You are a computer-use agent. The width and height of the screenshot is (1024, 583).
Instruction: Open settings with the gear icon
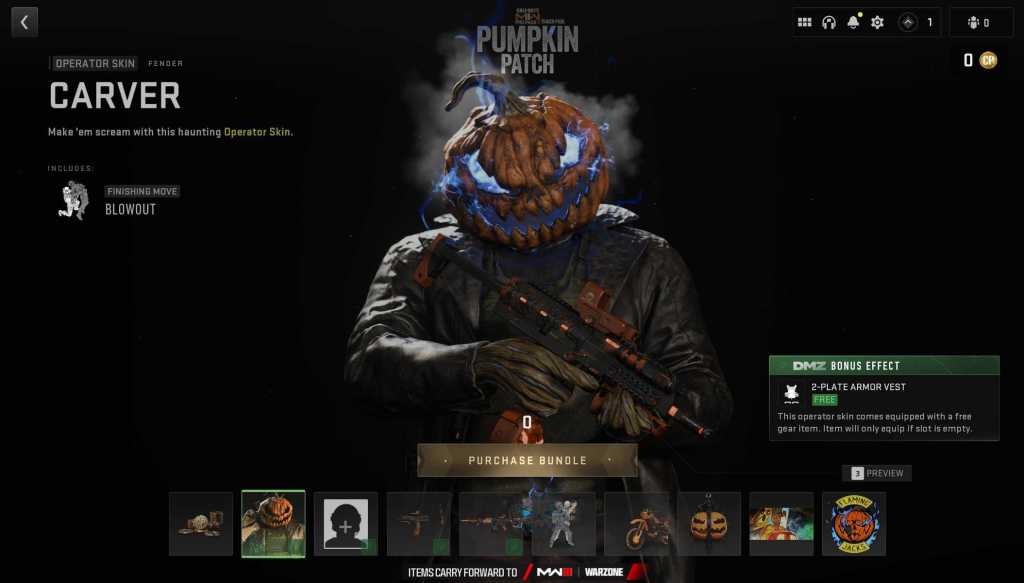[877, 22]
